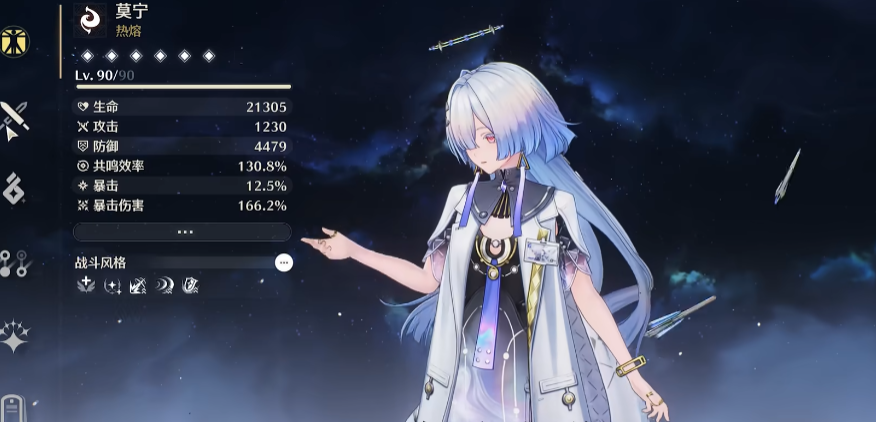Open the bottom tab in the left sidebar
This screenshot has width=876, height=422.
[x=13, y=409]
